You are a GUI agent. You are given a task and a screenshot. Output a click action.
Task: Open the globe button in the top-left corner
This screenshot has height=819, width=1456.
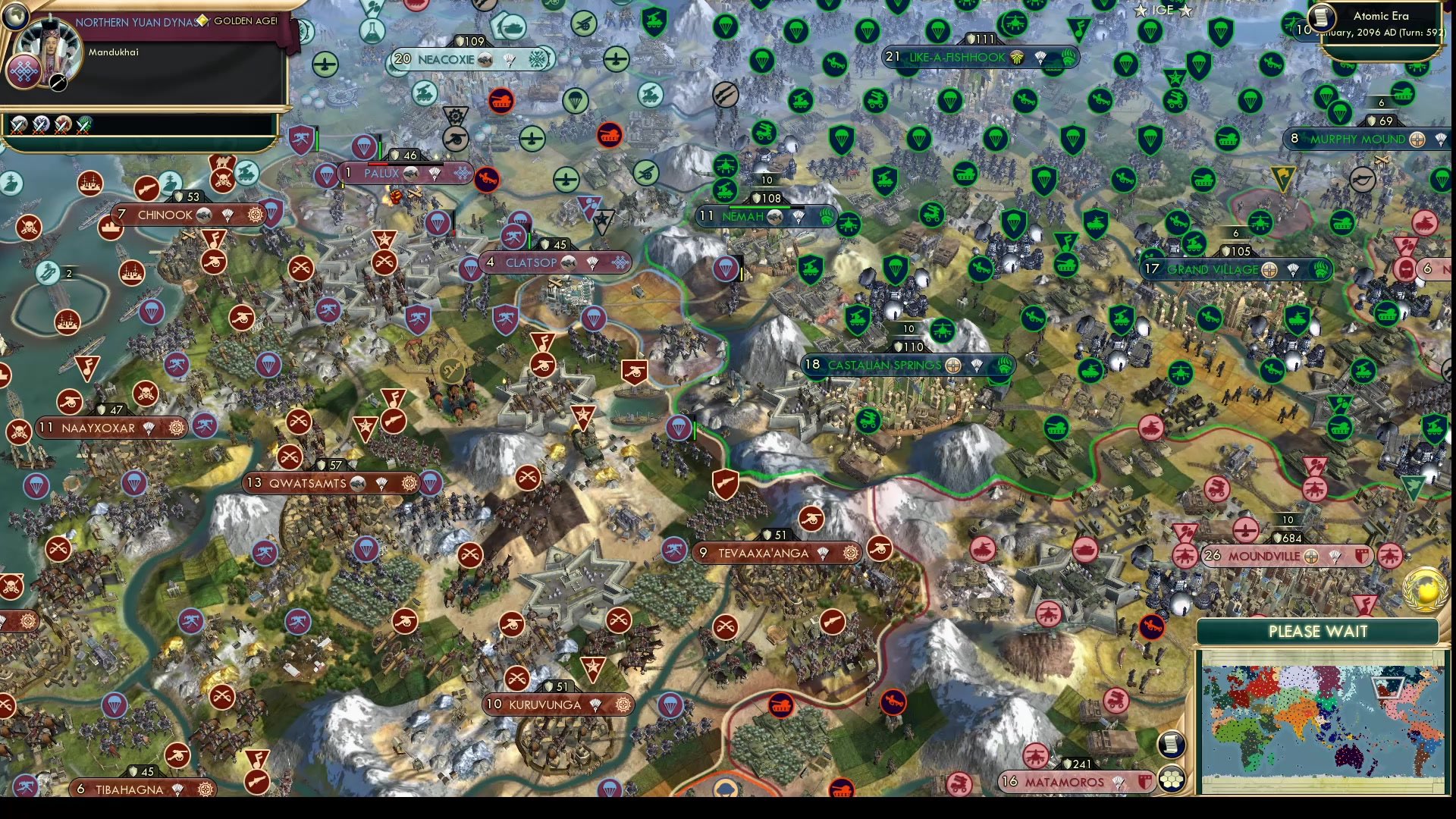(15, 17)
